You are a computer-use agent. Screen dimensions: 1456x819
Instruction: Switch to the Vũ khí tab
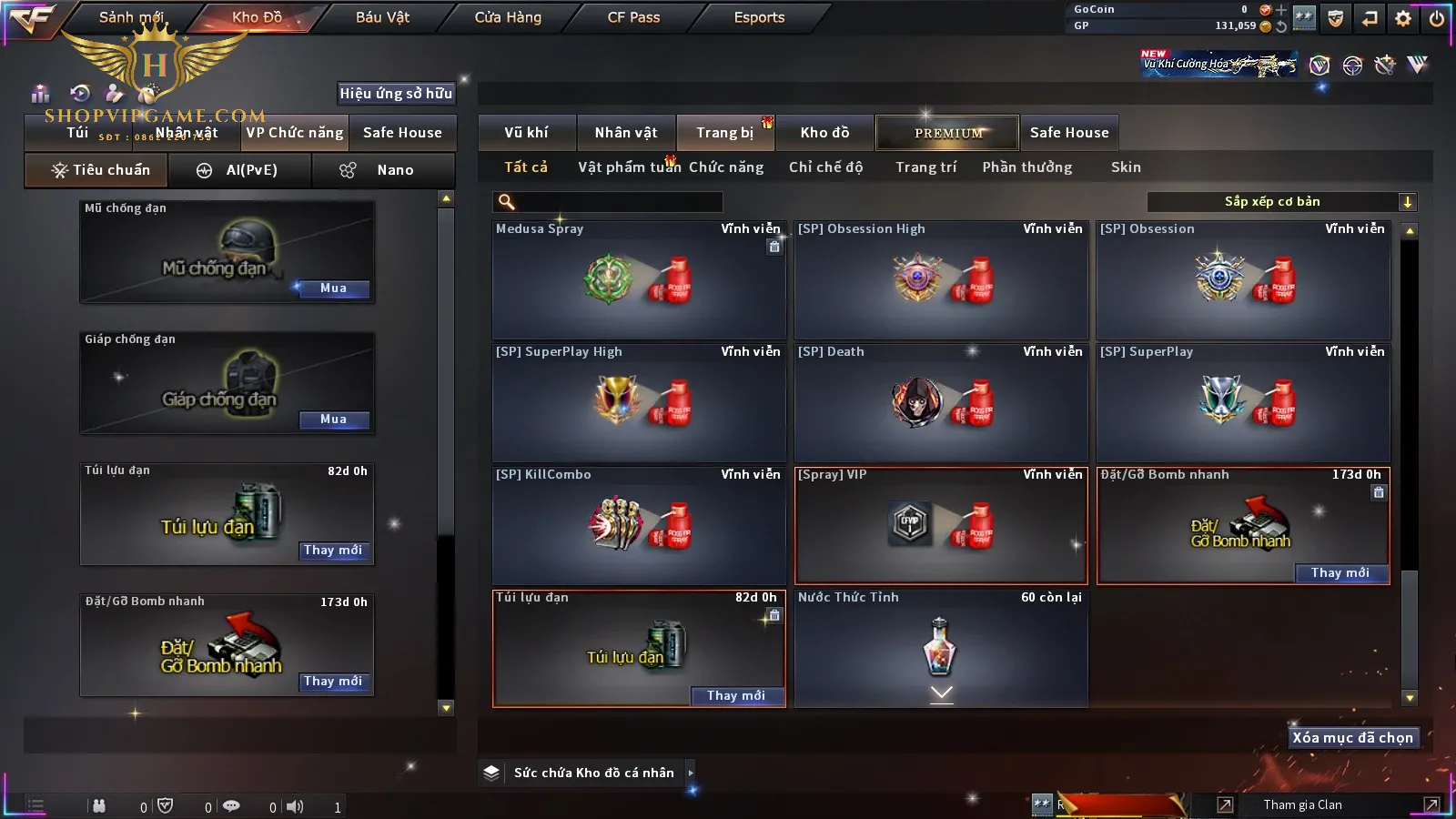click(526, 133)
